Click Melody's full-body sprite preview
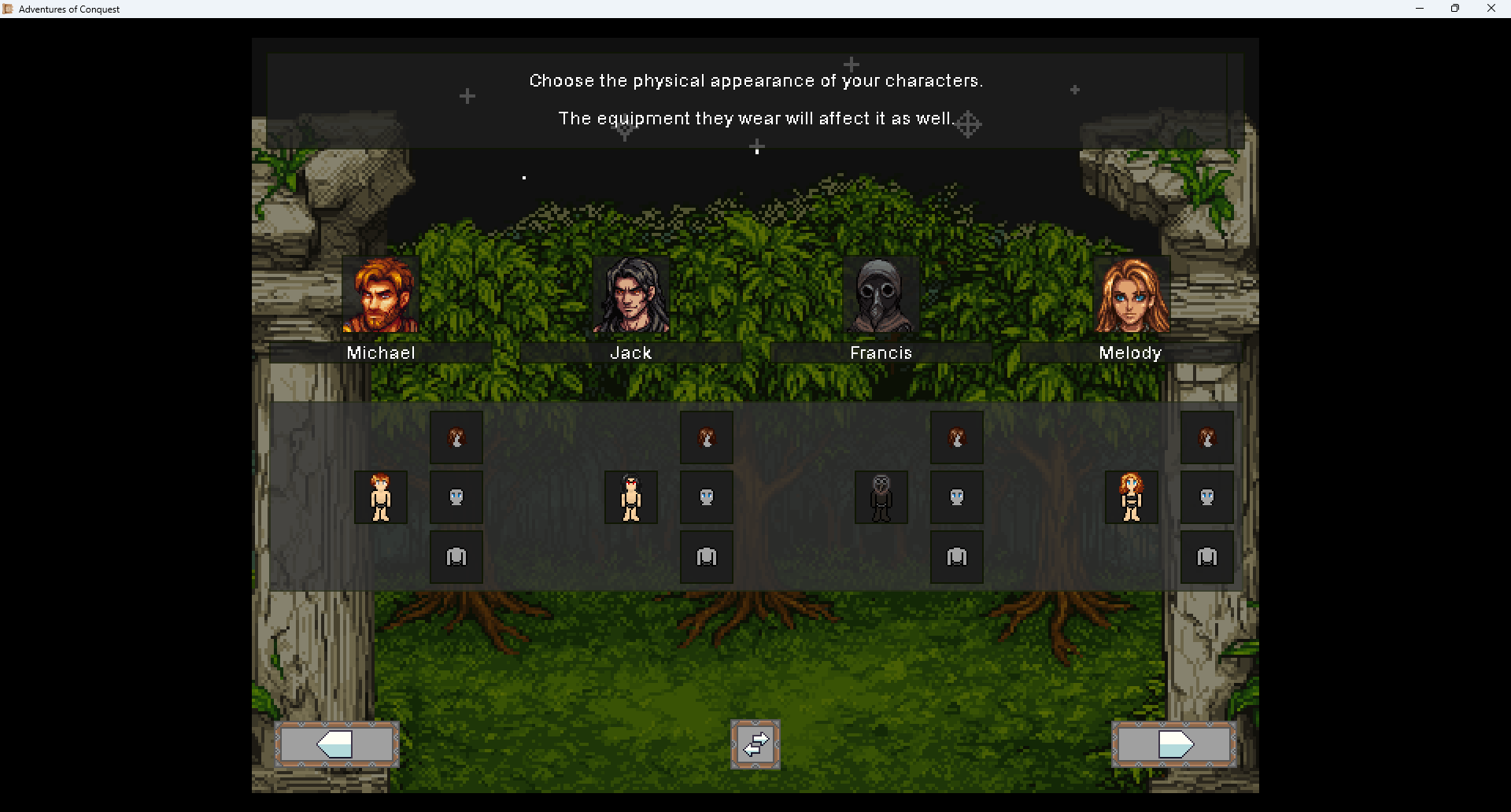1511x812 pixels. click(1132, 497)
